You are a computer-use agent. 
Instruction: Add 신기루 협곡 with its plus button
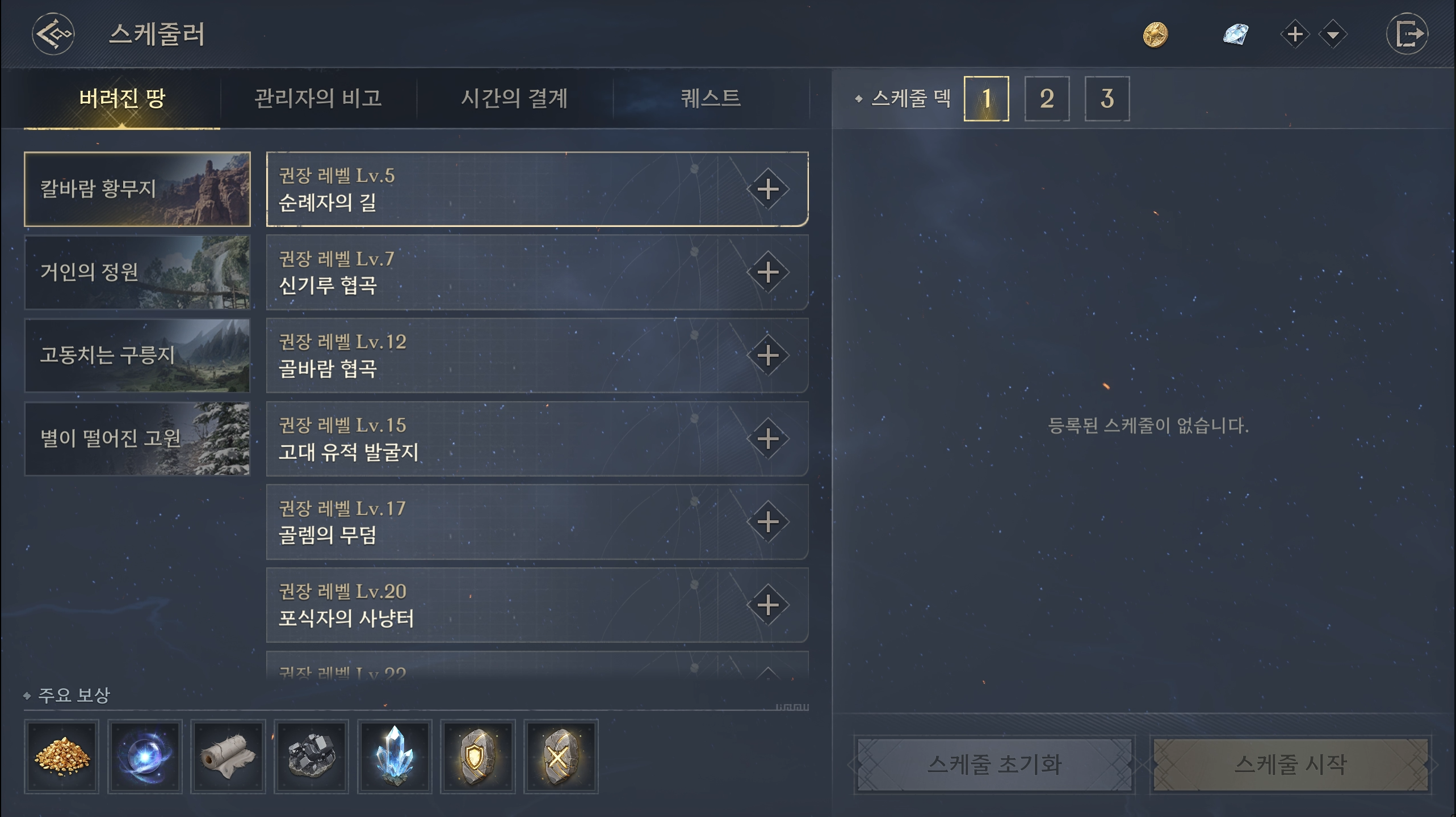(767, 272)
